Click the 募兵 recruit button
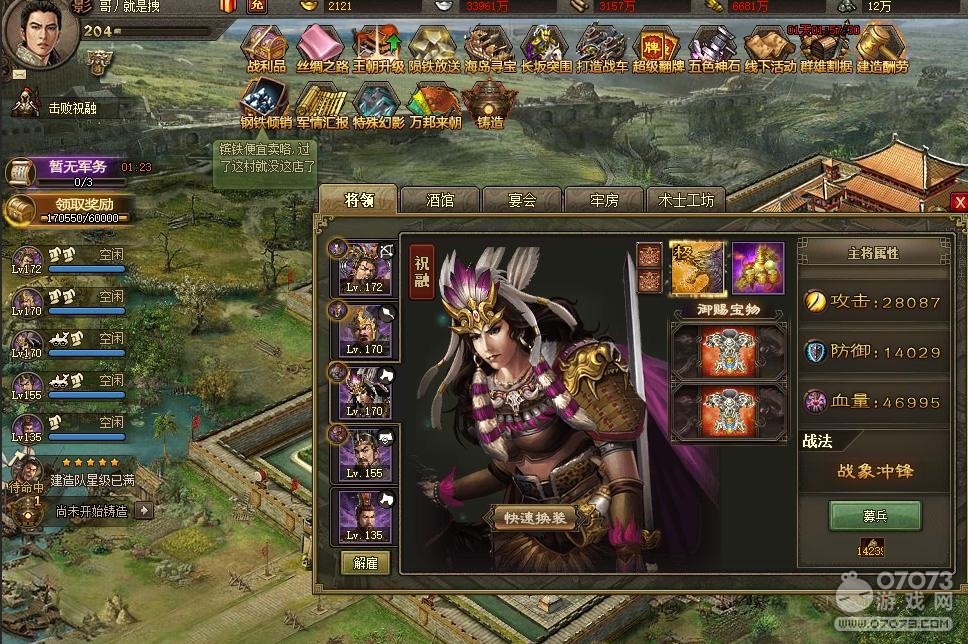The height and width of the screenshot is (644, 968). click(875, 516)
